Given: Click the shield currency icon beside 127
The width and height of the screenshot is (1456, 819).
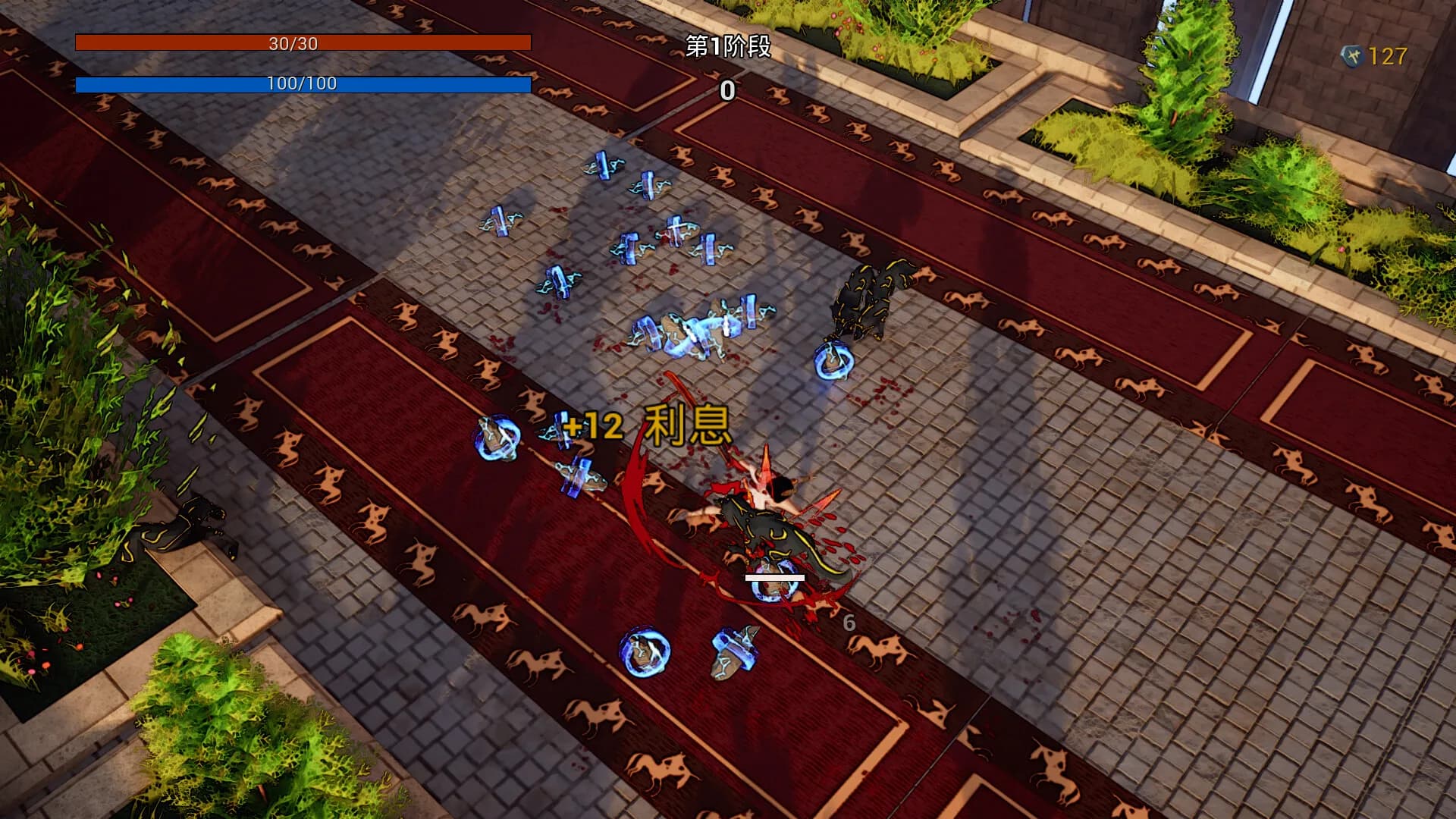Looking at the screenshot, I should [1354, 54].
